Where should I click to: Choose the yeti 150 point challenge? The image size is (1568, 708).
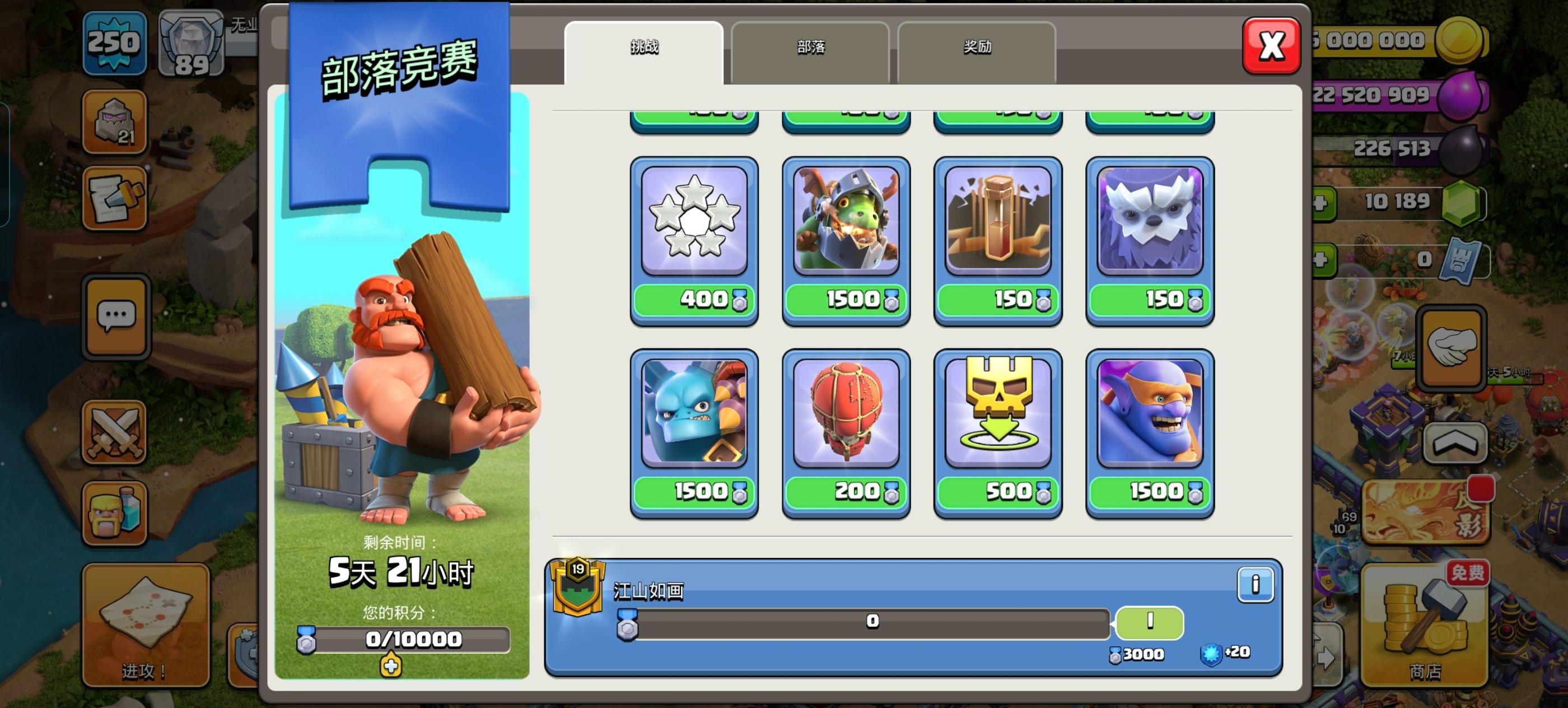(x=1150, y=240)
